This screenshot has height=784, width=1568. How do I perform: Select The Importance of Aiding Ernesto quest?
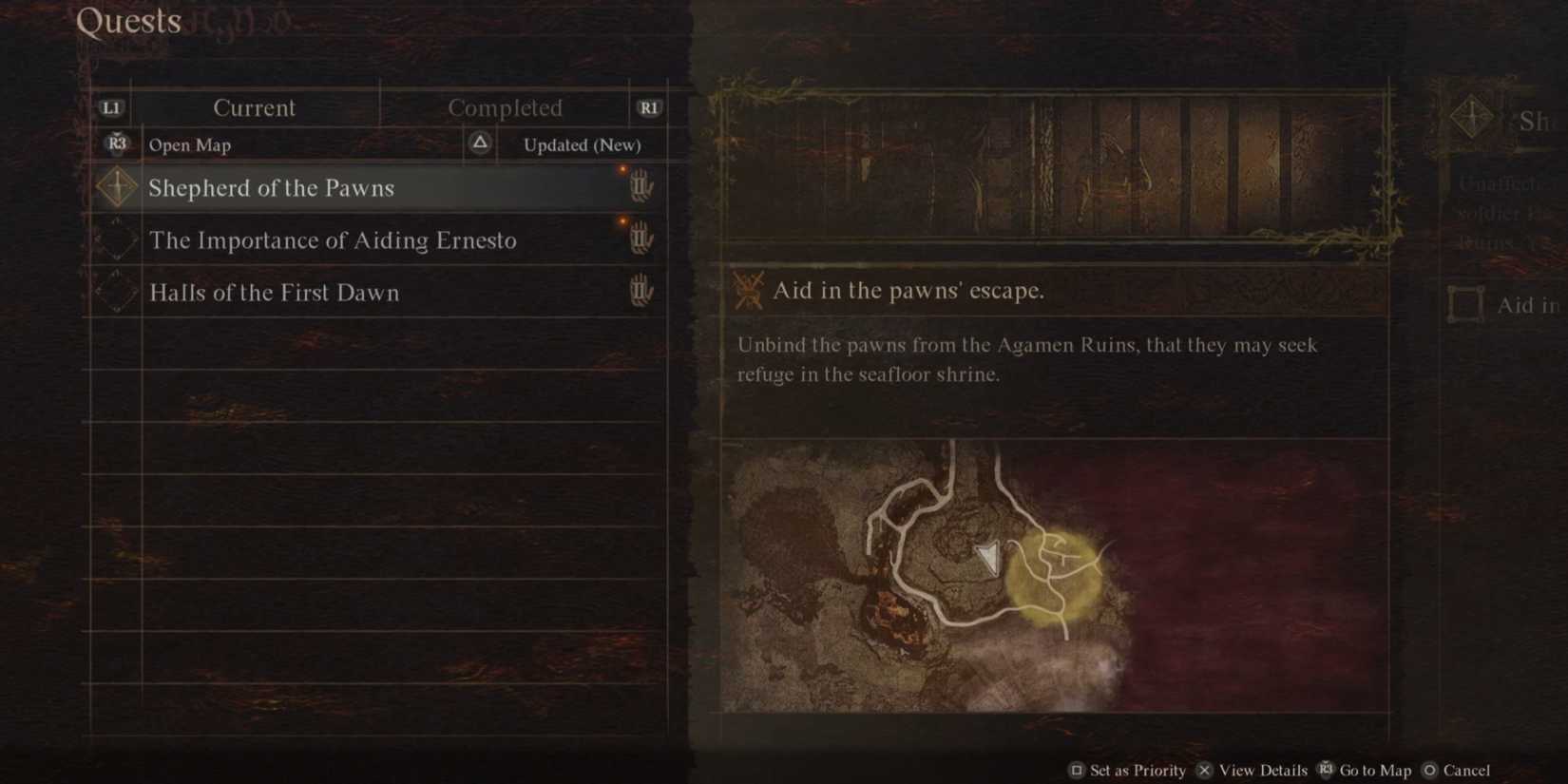(332, 240)
